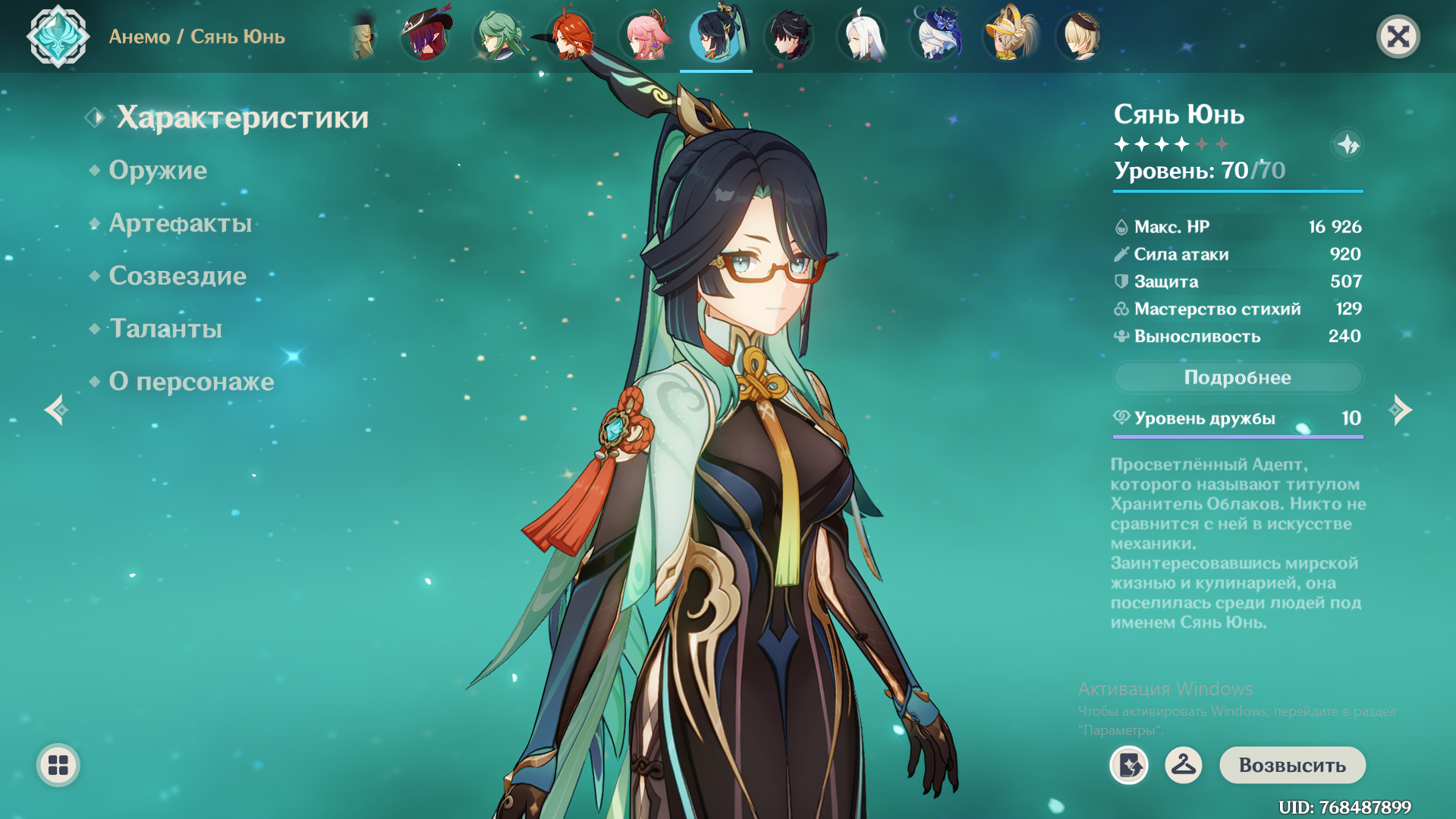The width and height of the screenshot is (1456, 819).
Task: Open the Оружие menu section
Action: (158, 170)
